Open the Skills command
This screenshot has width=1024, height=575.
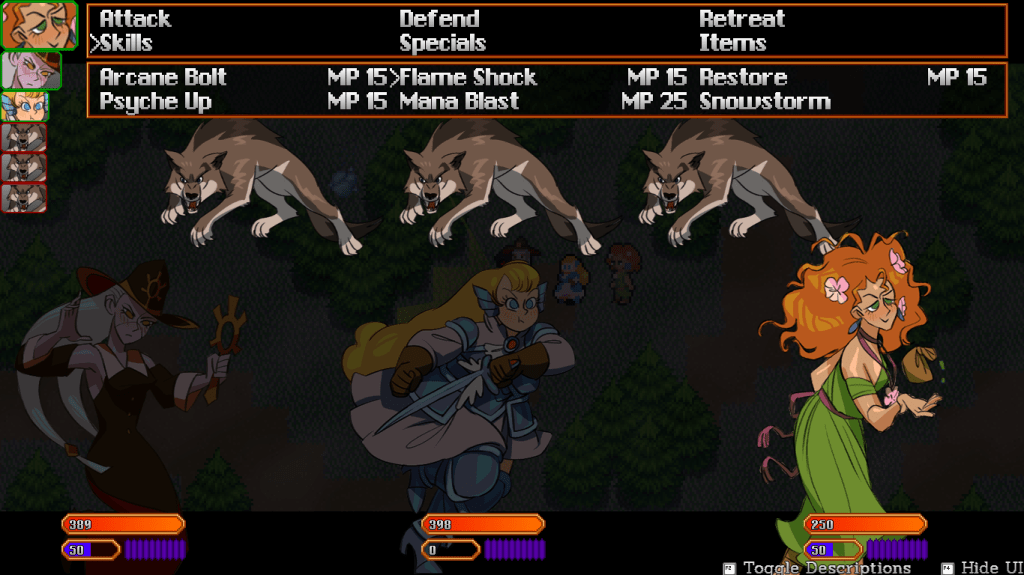click(126, 43)
